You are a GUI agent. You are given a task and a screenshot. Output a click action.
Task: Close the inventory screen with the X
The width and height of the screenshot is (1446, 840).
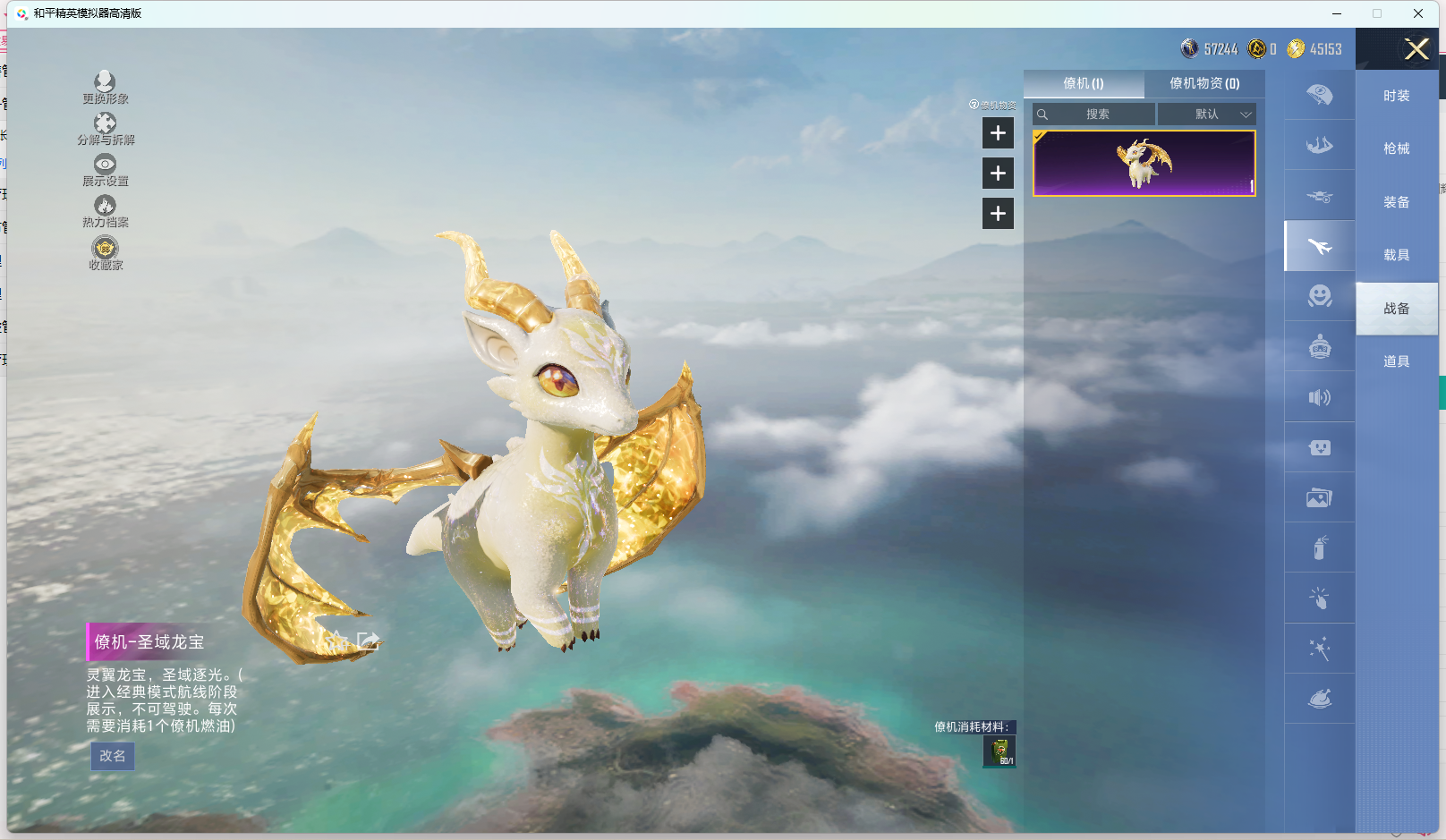tap(1416, 49)
